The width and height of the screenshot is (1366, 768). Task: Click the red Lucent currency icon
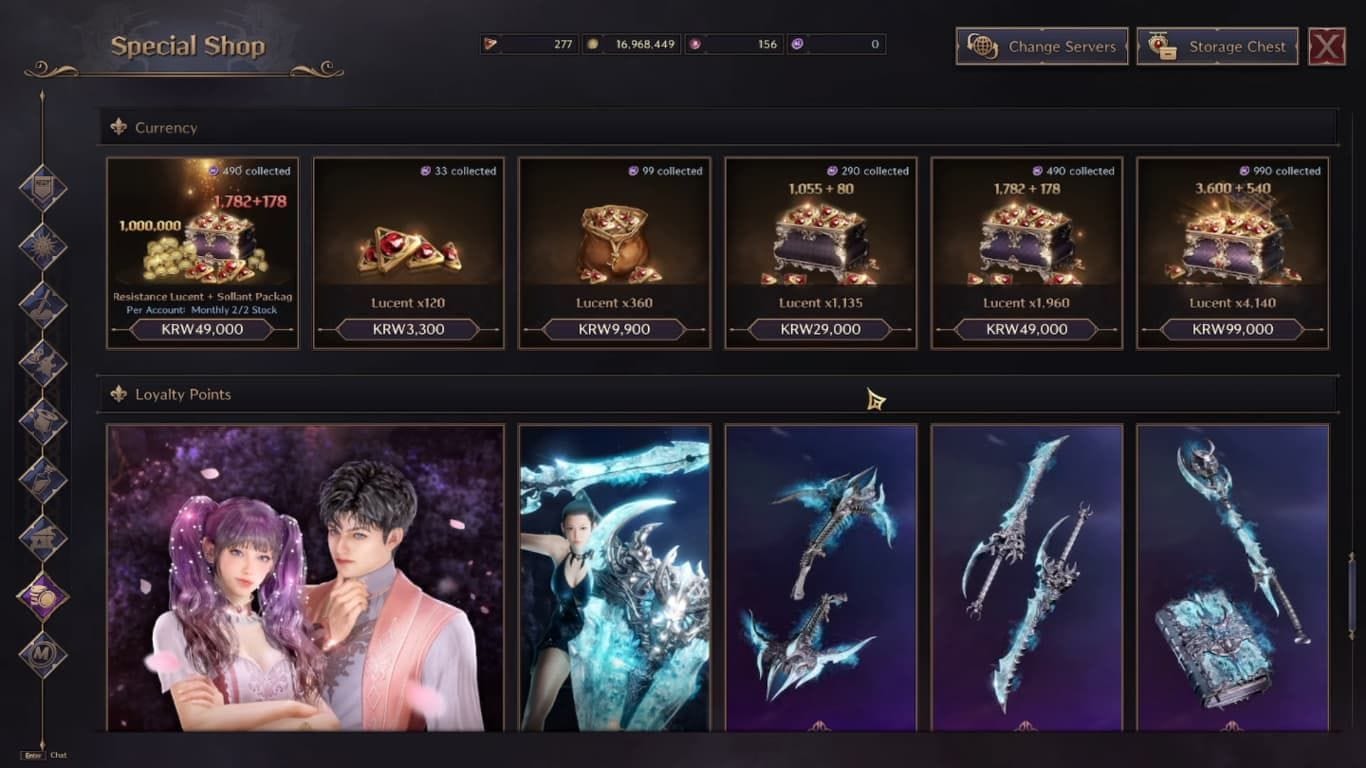[x=493, y=43]
